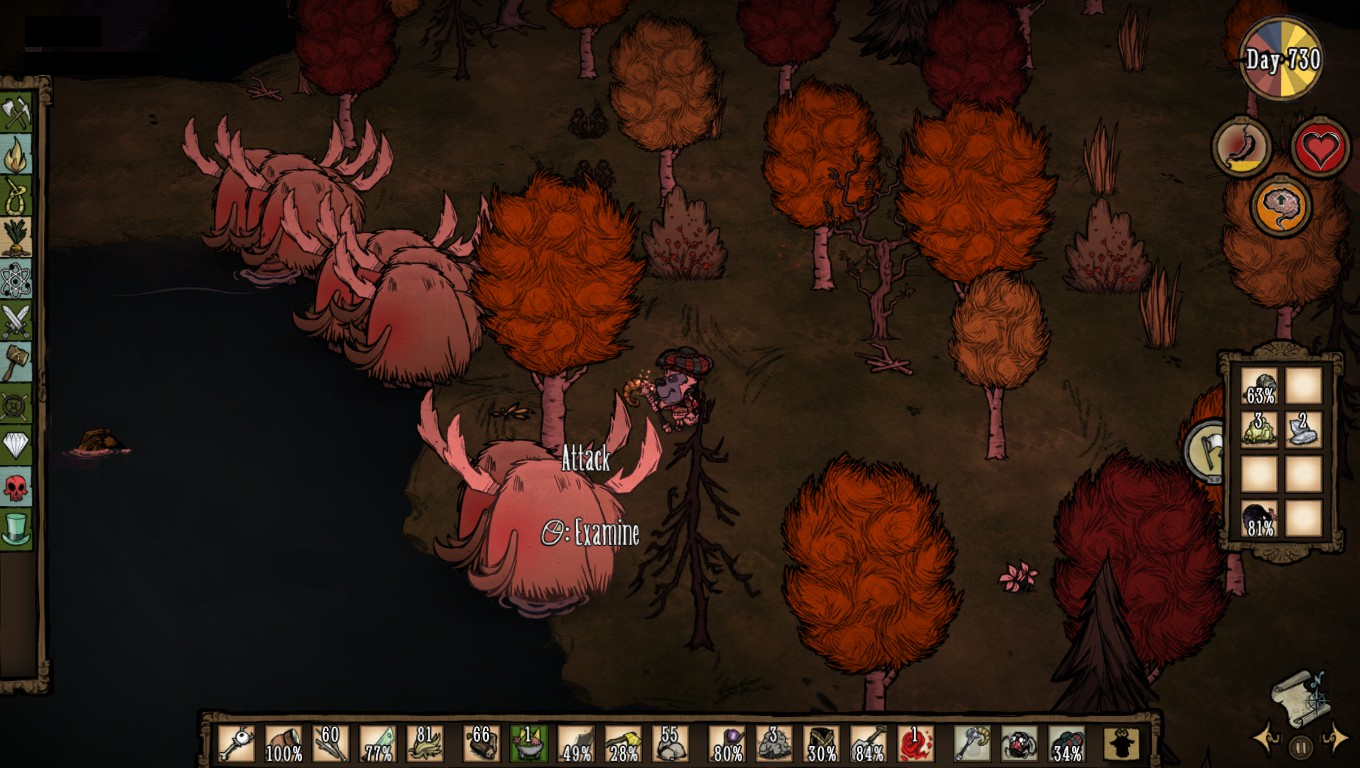Open the Magic red skull crafting tab
Viewport: 1360px width, 768px height.
tap(16, 487)
